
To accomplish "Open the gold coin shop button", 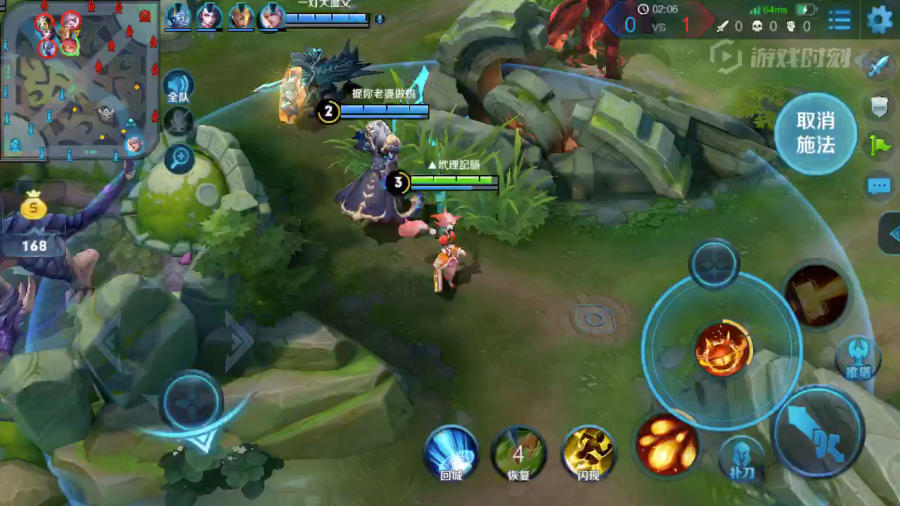I will [35, 209].
